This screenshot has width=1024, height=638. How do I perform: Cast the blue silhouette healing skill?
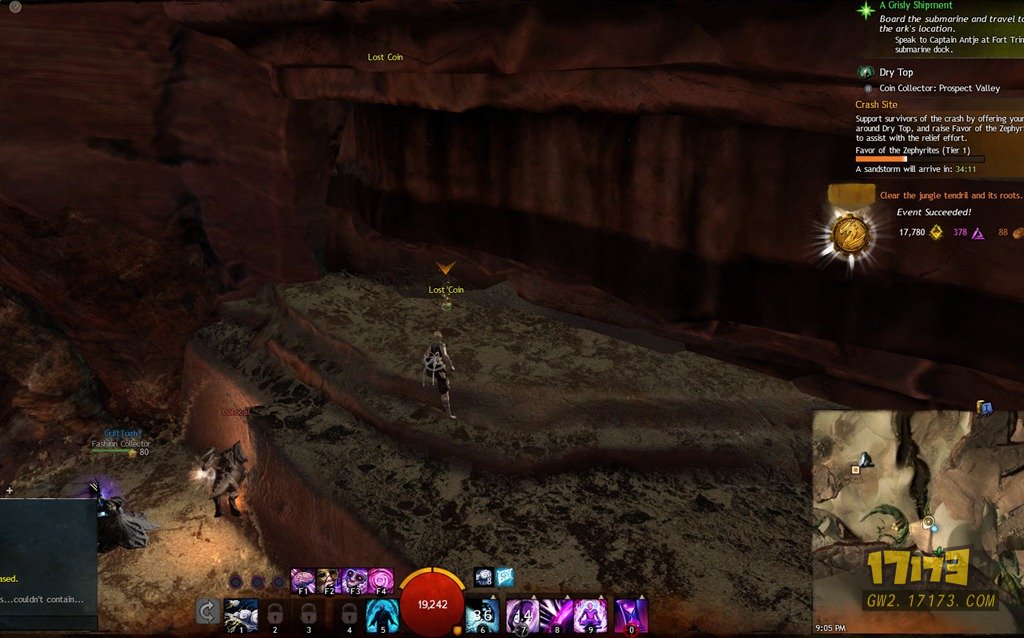pyautogui.click(x=383, y=614)
